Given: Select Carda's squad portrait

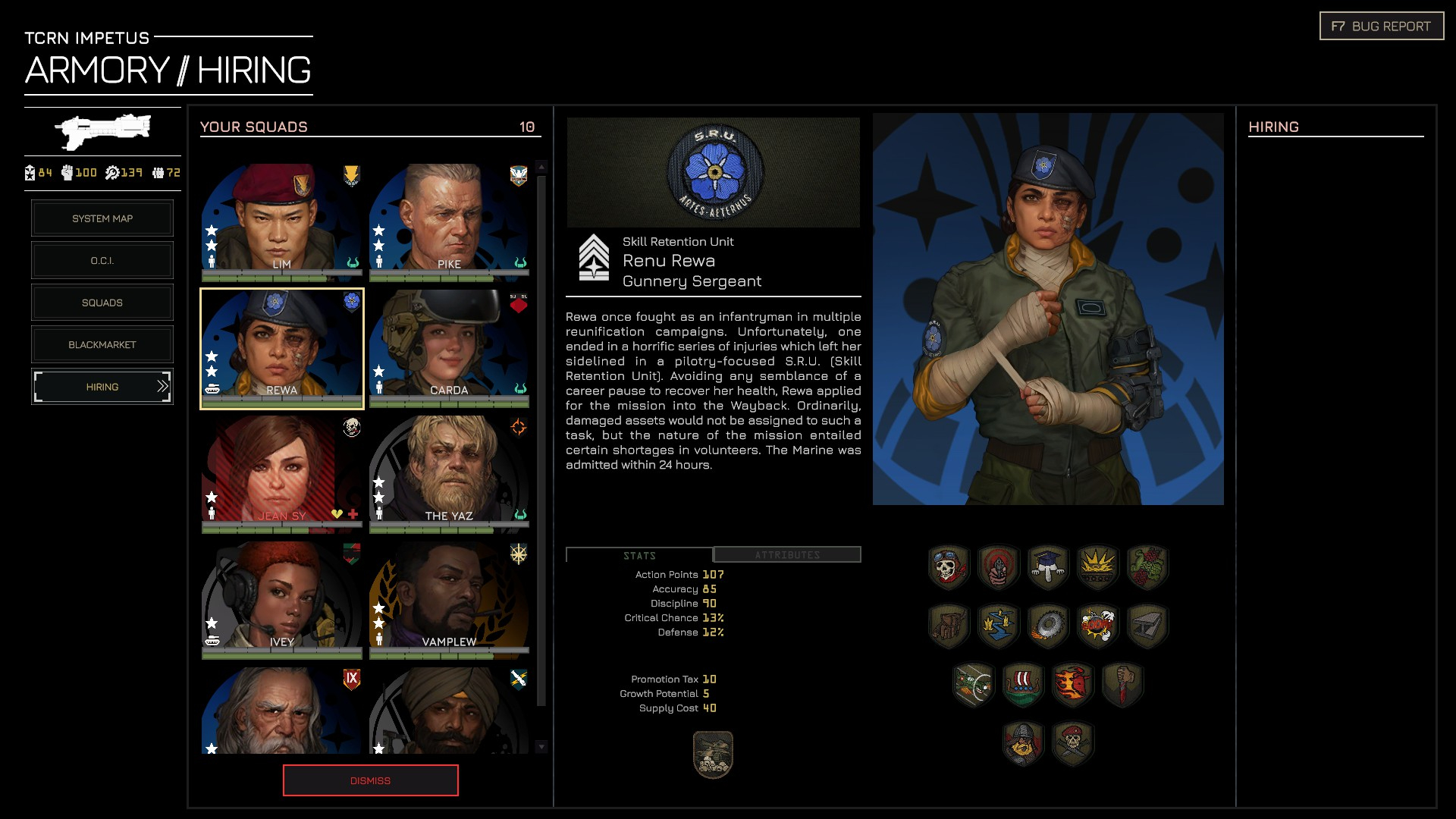Looking at the screenshot, I should pyautogui.click(x=449, y=347).
